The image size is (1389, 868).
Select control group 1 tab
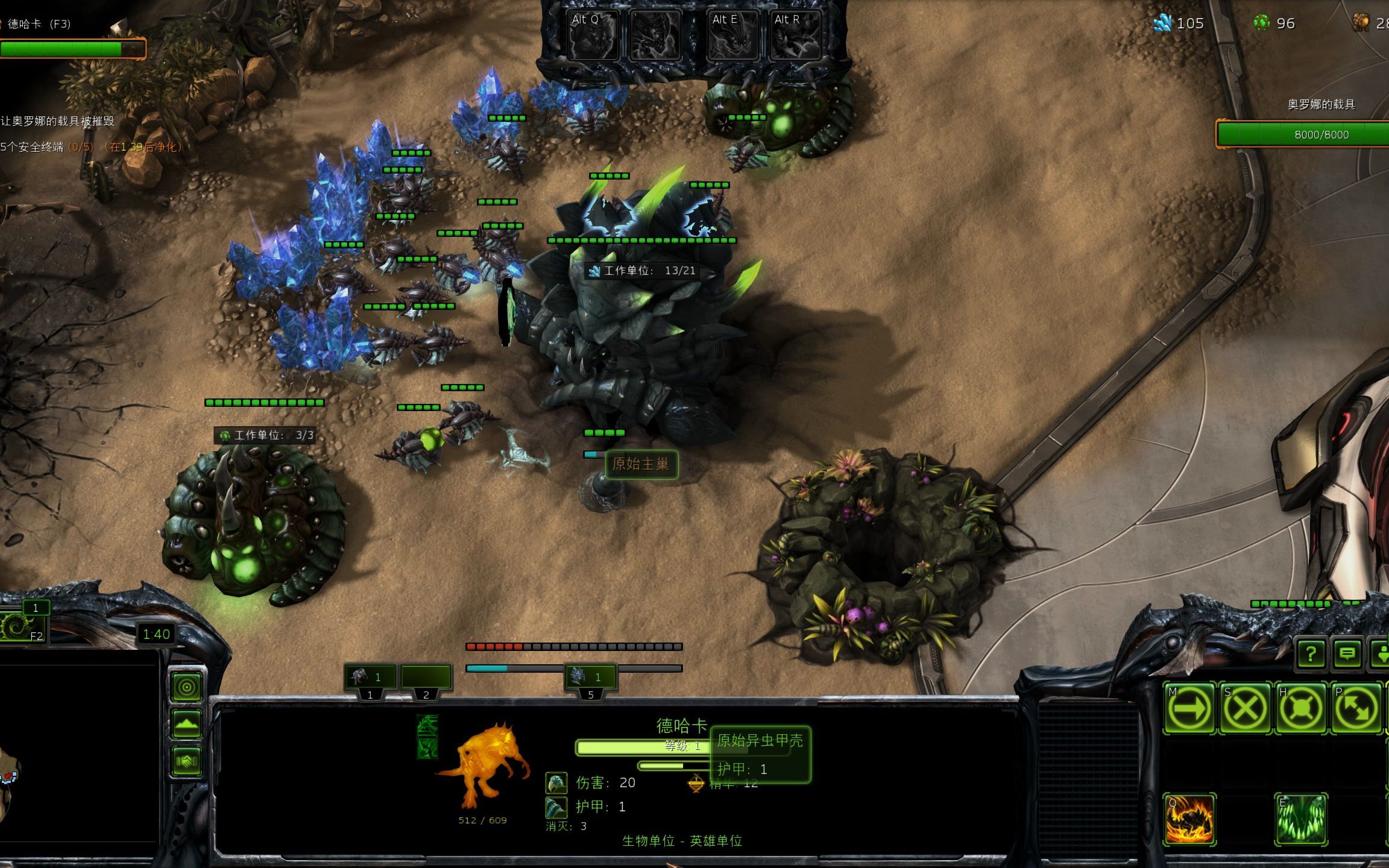[x=370, y=678]
